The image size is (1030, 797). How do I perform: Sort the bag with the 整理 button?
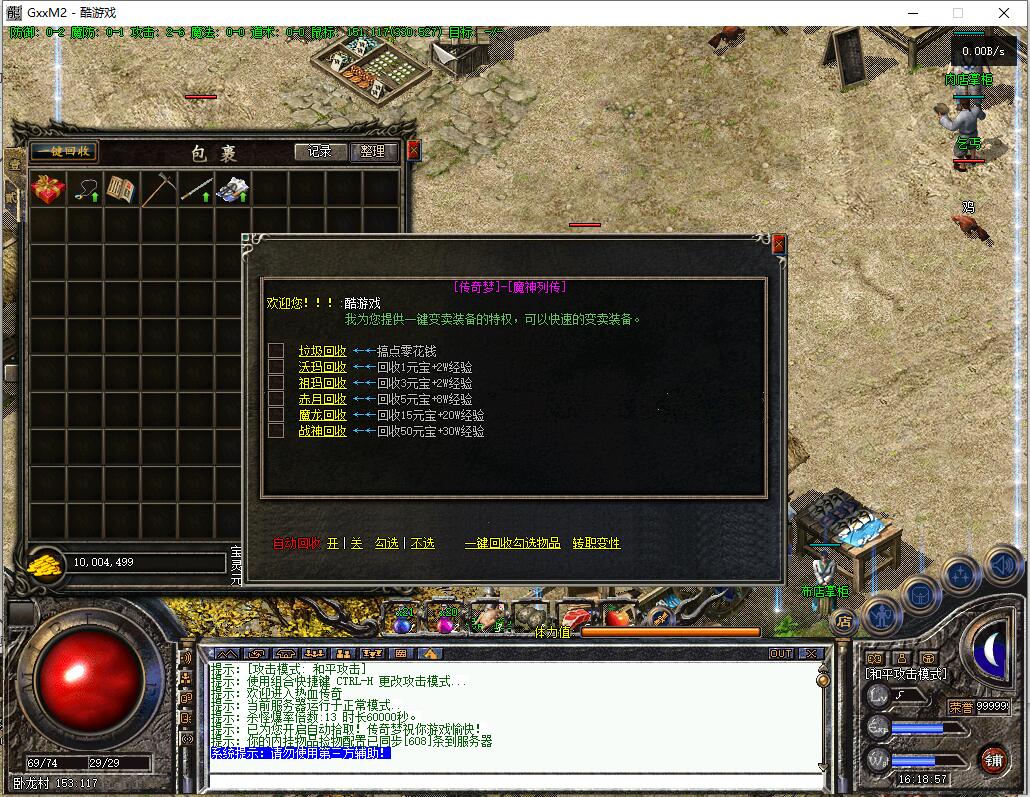(373, 152)
